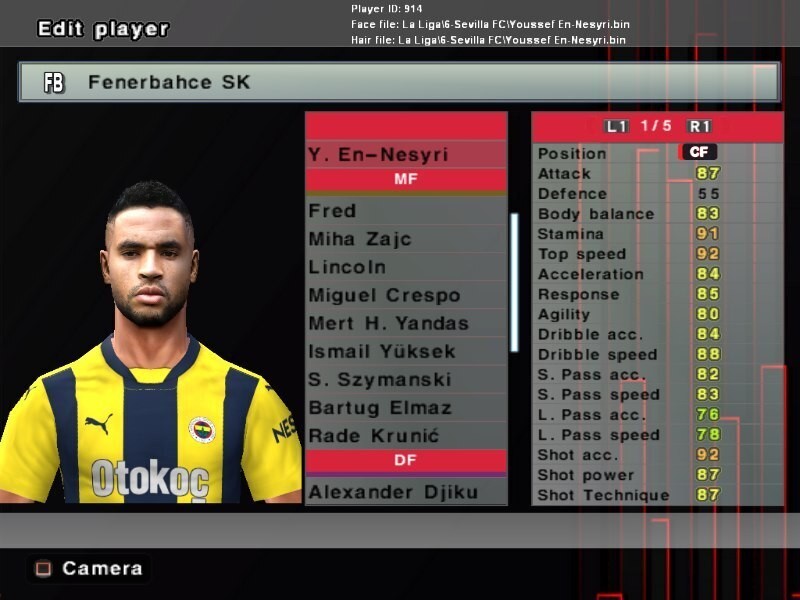Select Bartug Elmaz's row
This screenshot has height=600, width=800.
405,407
